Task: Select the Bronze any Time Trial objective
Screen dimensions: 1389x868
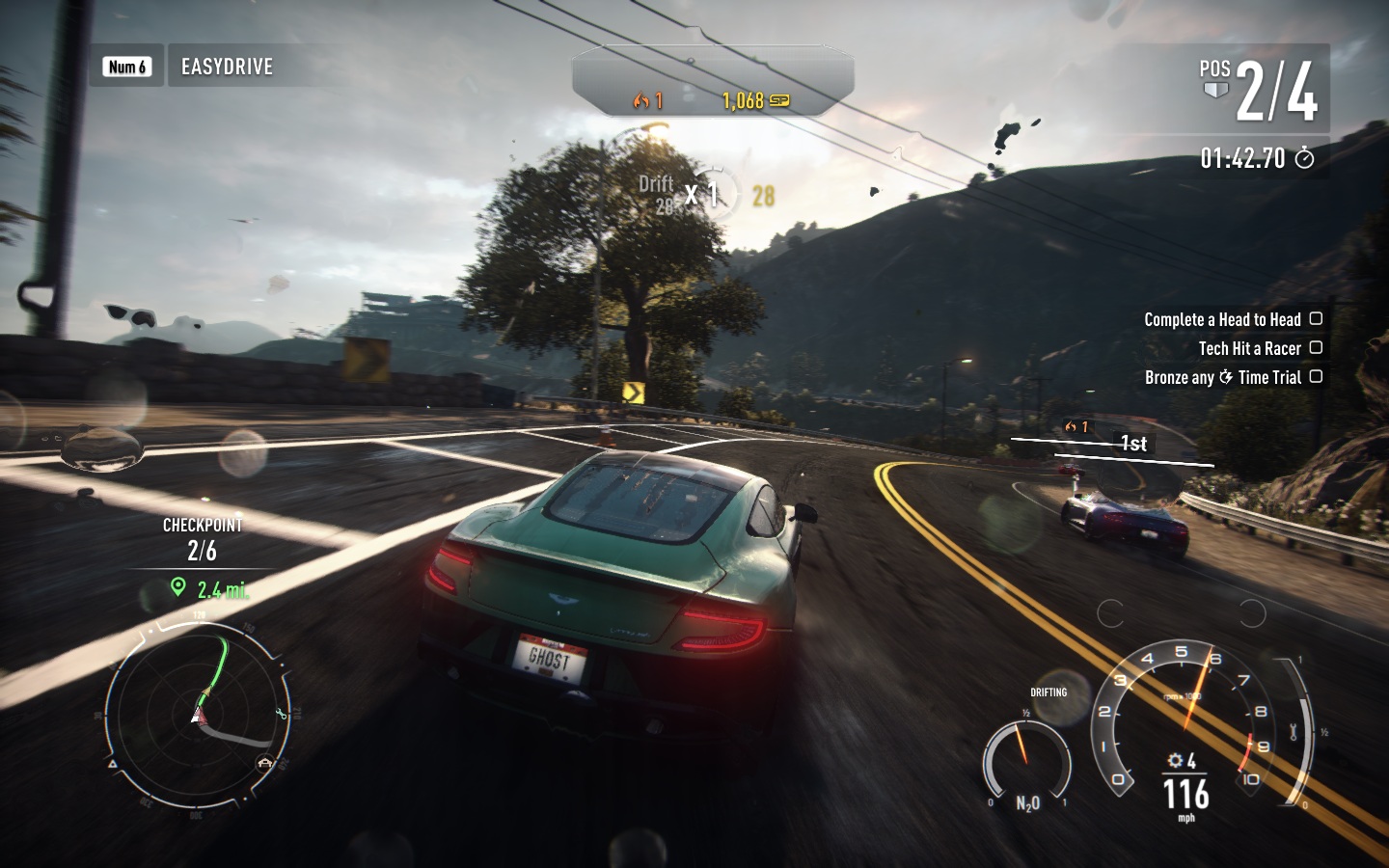Action: pos(1232,377)
